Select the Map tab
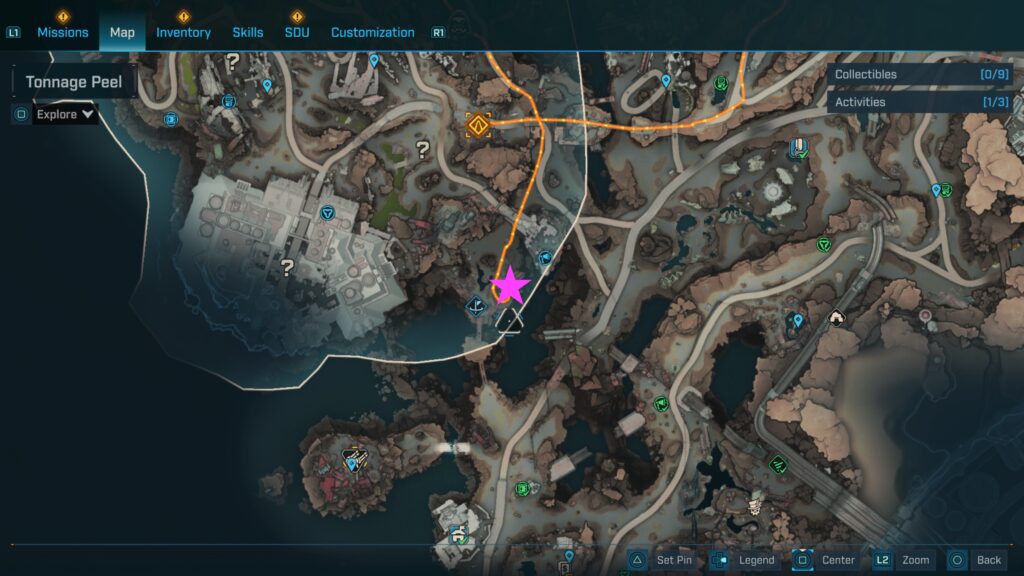The image size is (1024, 576). [122, 32]
